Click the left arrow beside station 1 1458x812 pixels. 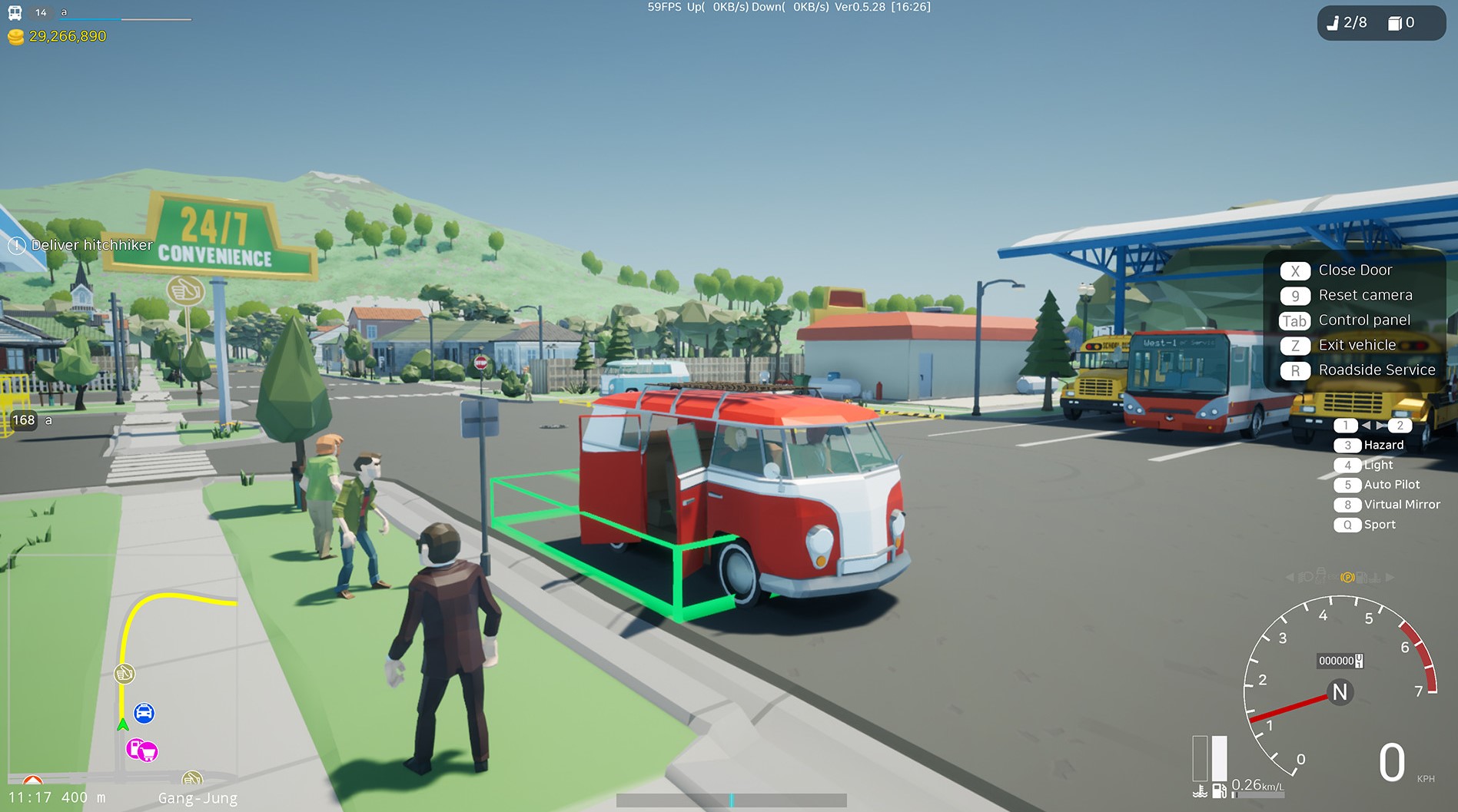click(x=1367, y=425)
